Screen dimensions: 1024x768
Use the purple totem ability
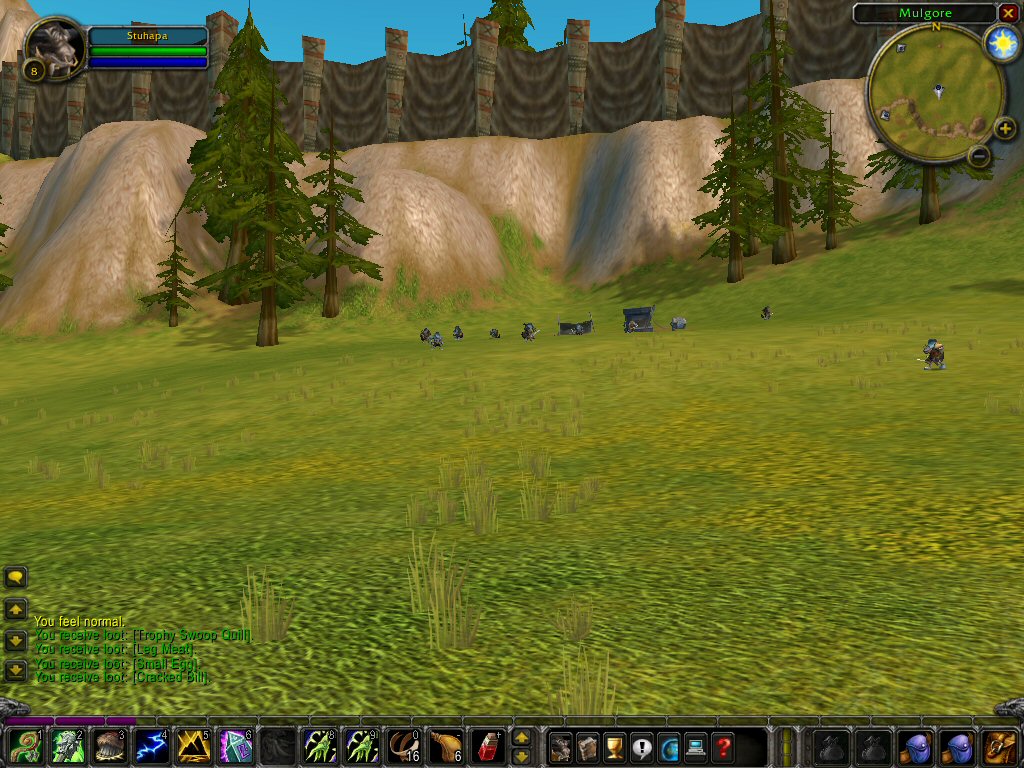(x=235, y=746)
